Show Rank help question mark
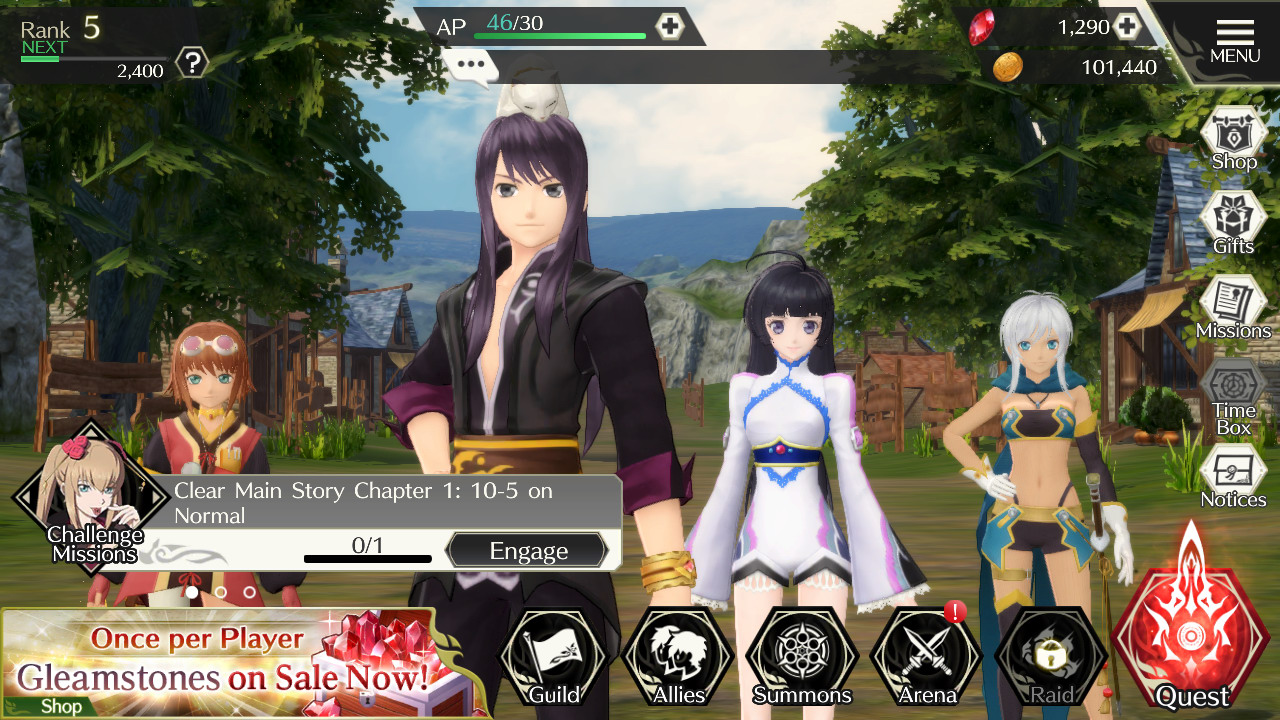The height and width of the screenshot is (720, 1280). 191,65
